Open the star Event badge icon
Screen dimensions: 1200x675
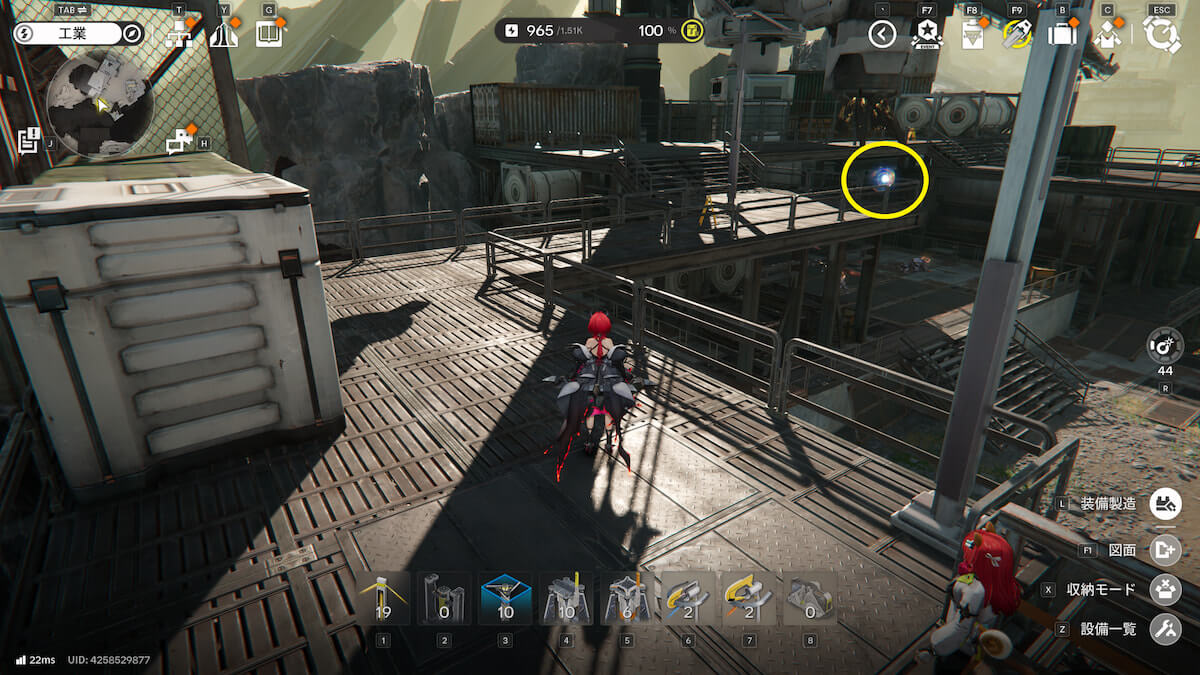926,36
